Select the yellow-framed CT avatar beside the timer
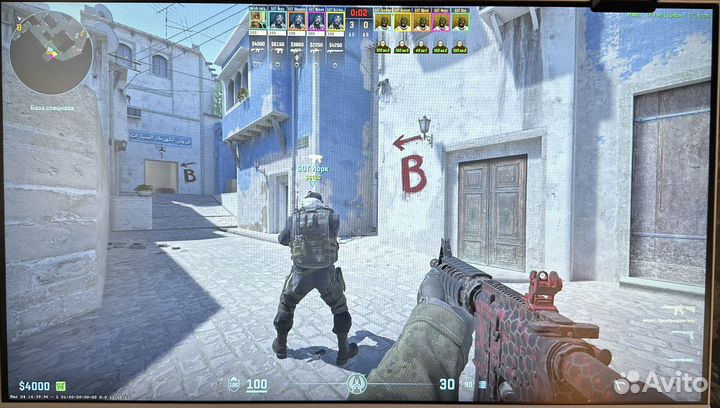This screenshot has height=408, width=720. tap(336, 21)
